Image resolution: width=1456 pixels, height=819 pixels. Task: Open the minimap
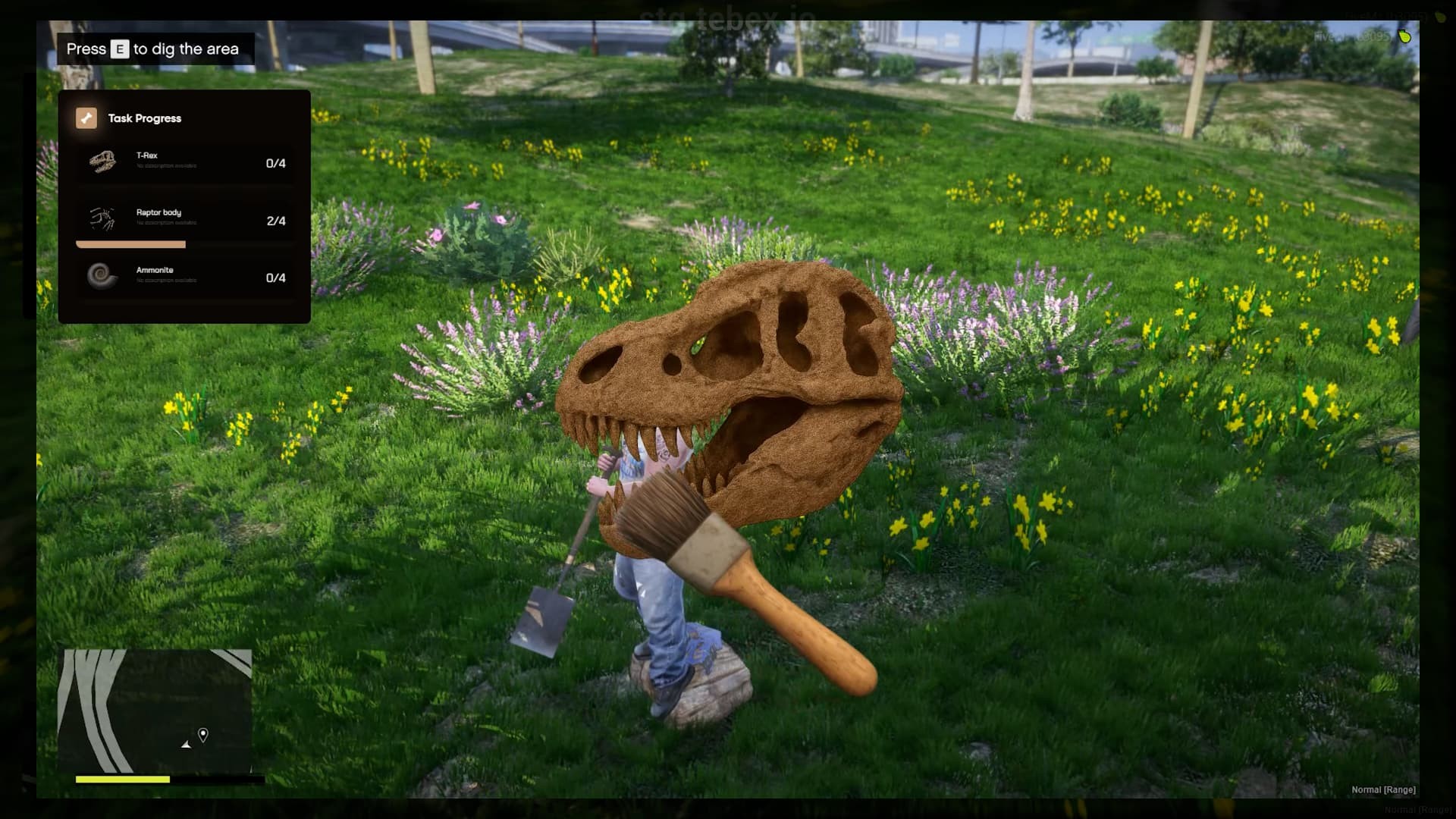[x=157, y=710]
